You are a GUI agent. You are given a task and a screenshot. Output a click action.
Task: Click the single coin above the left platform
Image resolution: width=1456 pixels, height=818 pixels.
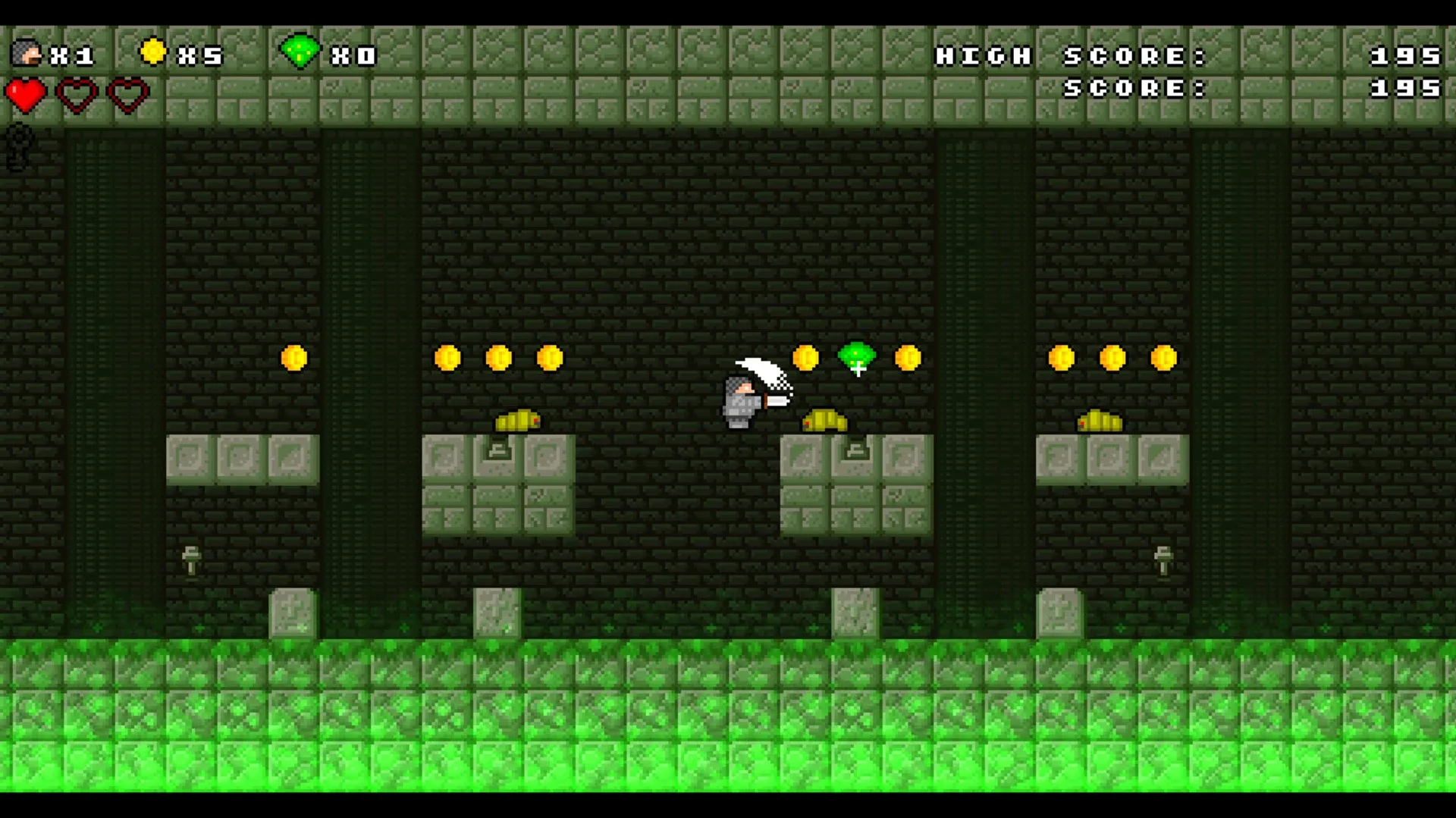point(294,358)
